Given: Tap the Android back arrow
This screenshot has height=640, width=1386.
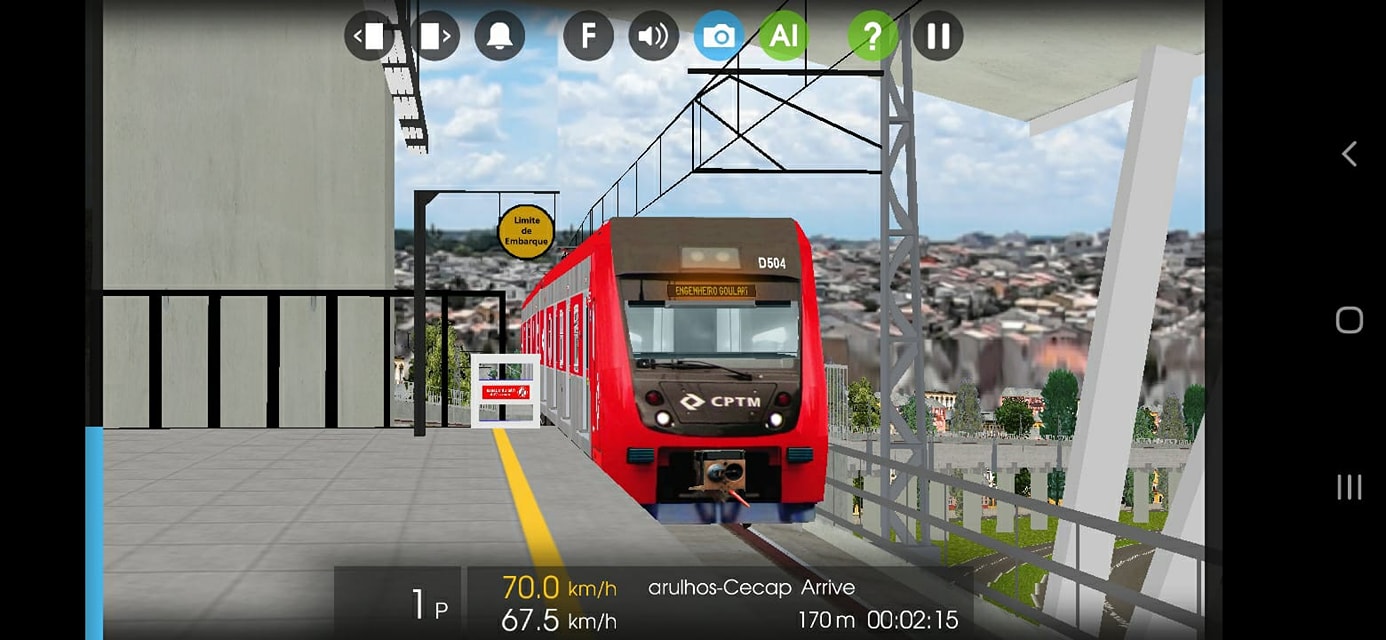Looking at the screenshot, I should point(1349,153).
